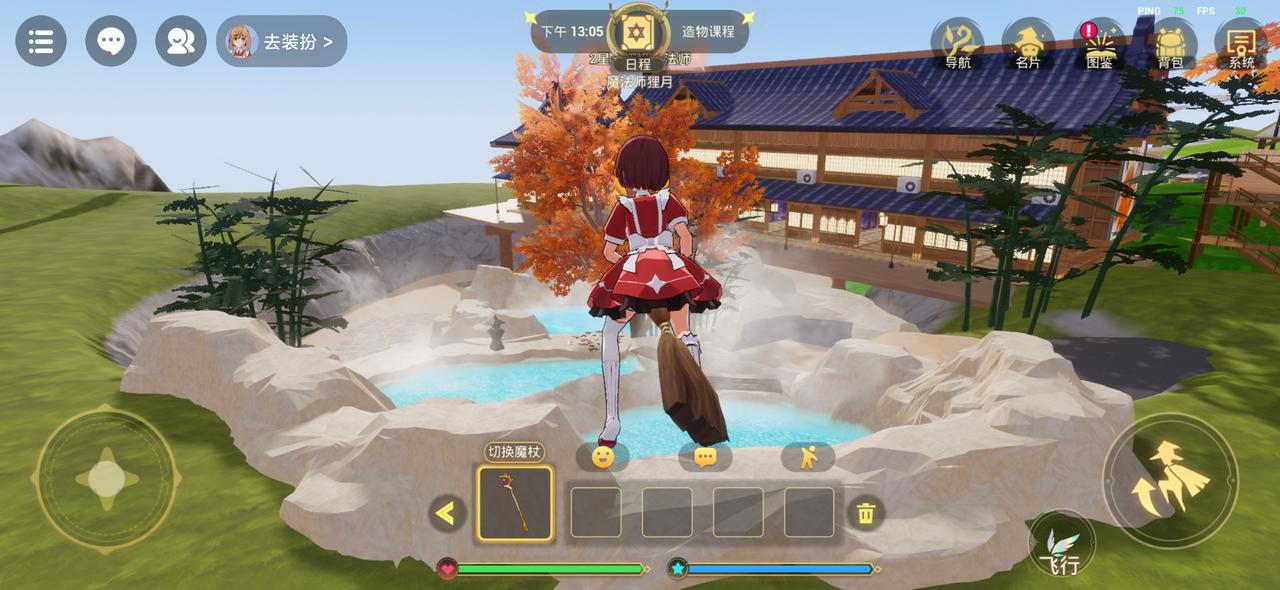Click the virtual movement joystick
Viewport: 1280px width, 590px height.
coord(107,478)
